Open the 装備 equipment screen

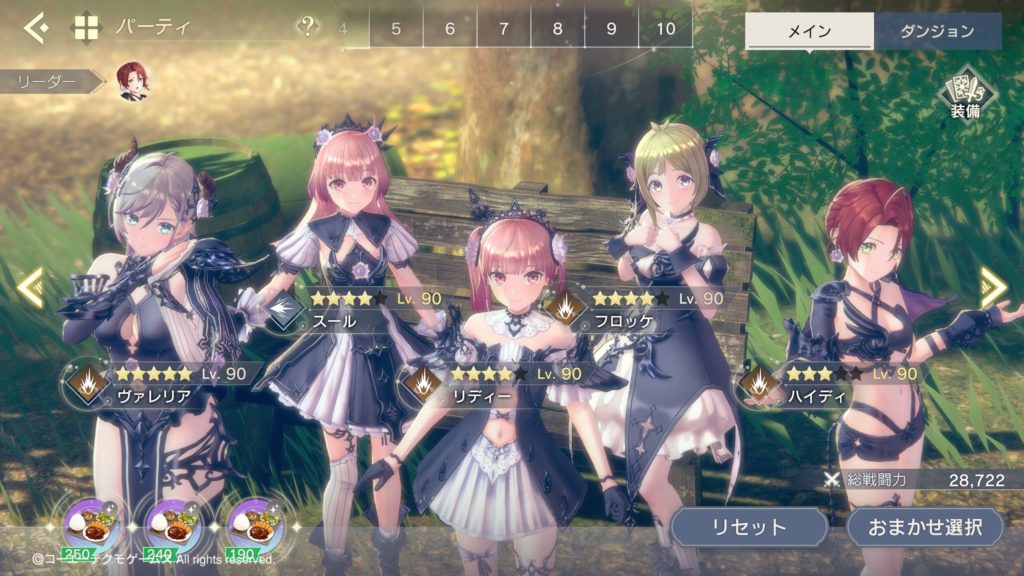[x=965, y=97]
